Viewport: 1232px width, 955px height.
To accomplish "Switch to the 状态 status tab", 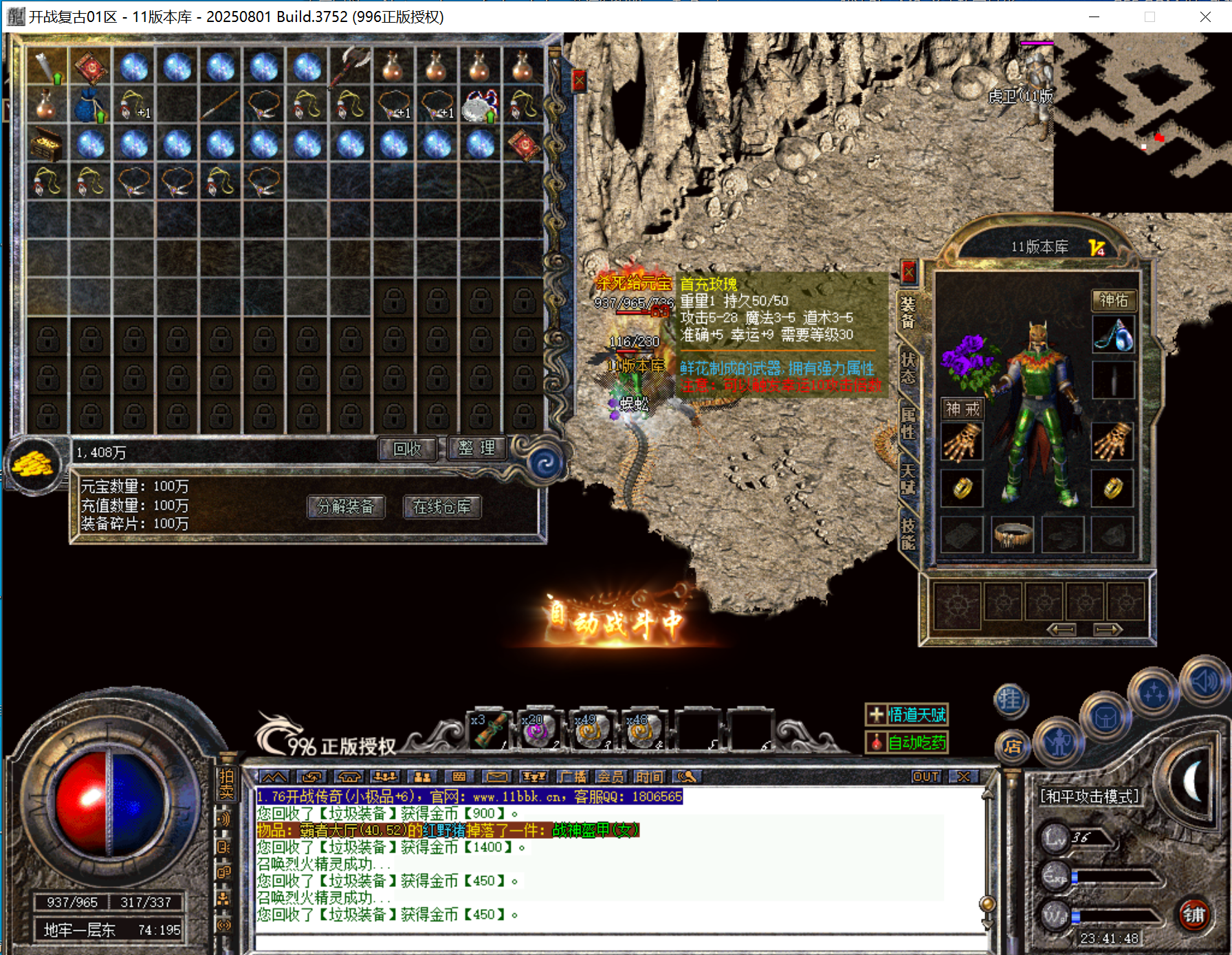I will coord(908,369).
